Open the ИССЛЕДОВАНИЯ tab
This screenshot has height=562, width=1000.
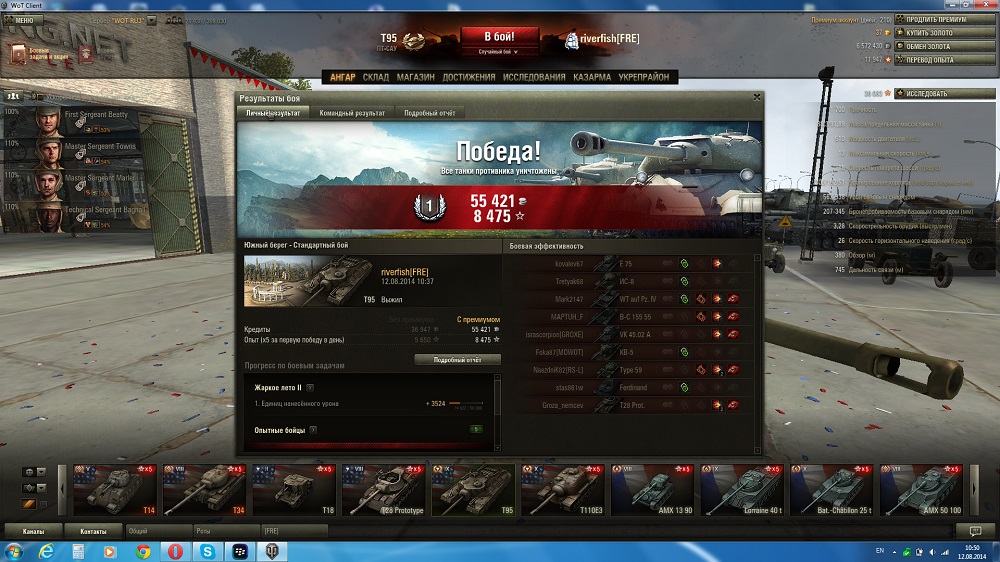click(536, 77)
